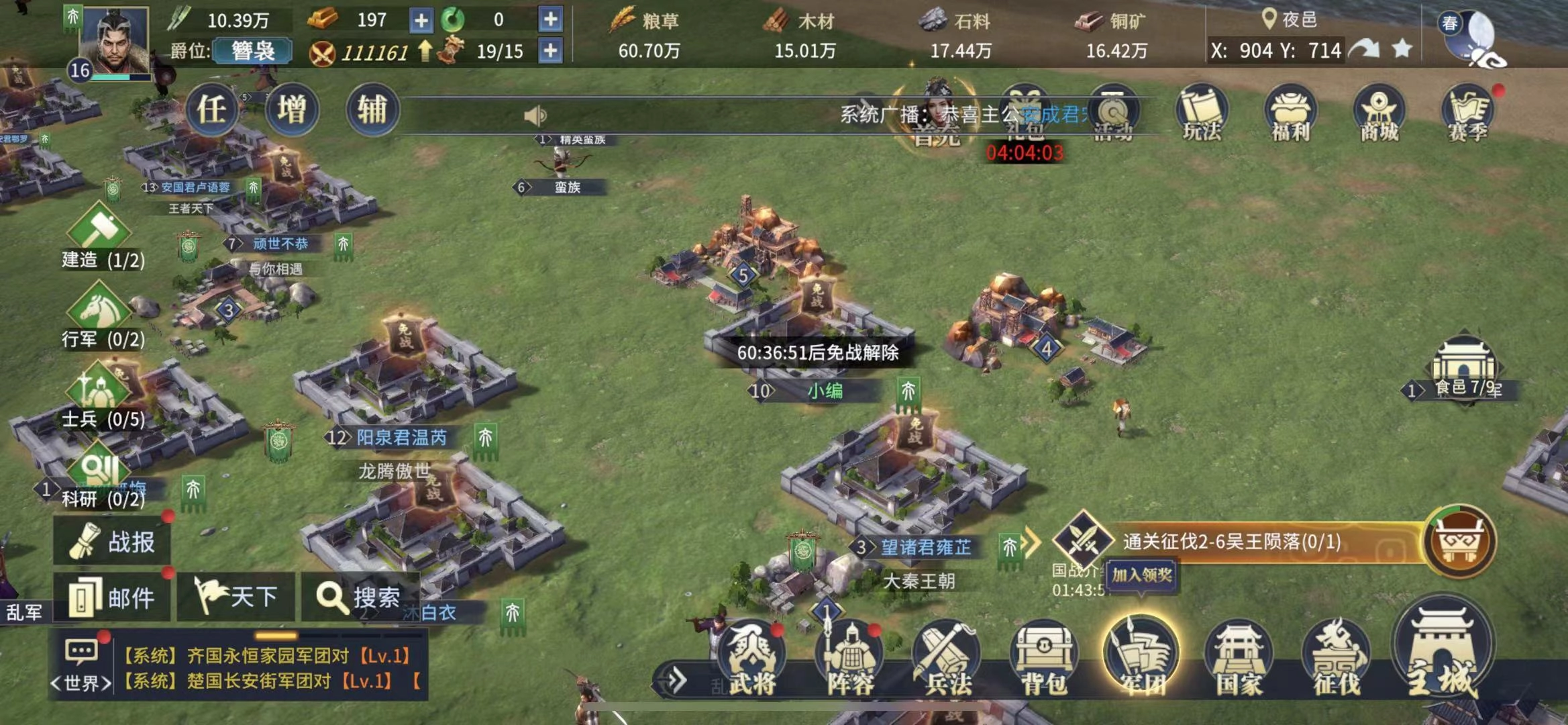Image resolution: width=1568 pixels, height=725 pixels.
Task: Open the 建造 build queue
Action: [101, 235]
